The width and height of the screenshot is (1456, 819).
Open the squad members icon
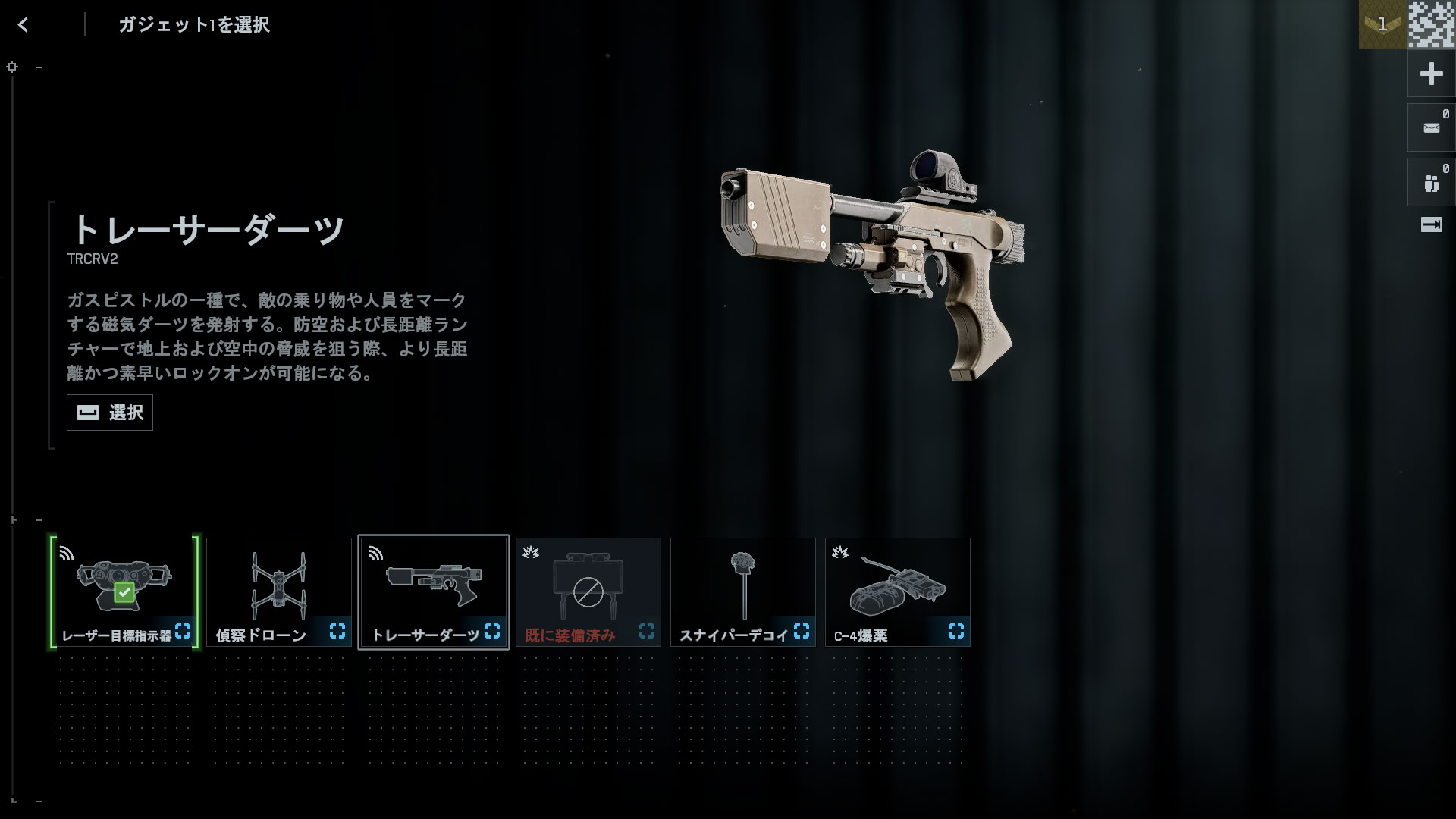1431,183
